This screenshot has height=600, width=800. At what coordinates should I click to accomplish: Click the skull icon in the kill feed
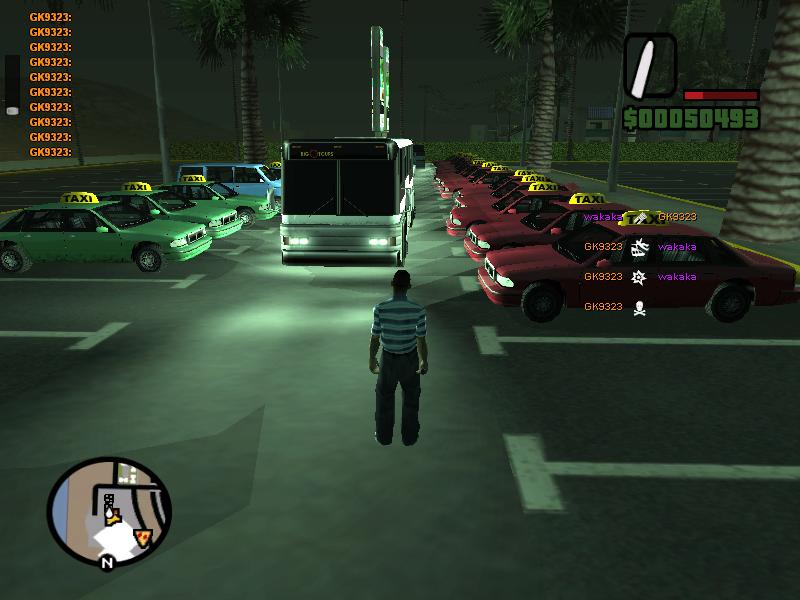(639, 307)
